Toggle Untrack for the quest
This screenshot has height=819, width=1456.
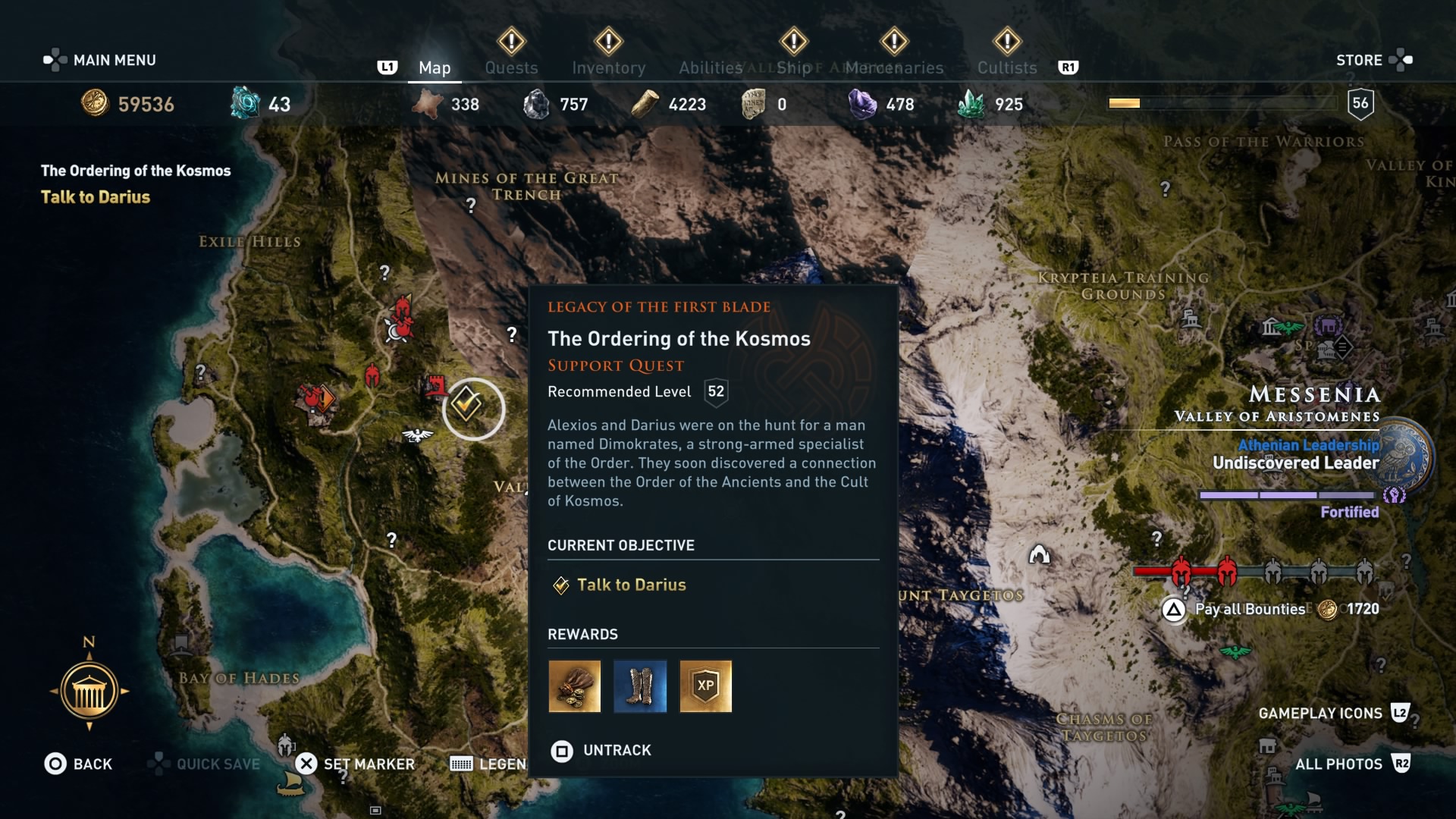tap(562, 751)
